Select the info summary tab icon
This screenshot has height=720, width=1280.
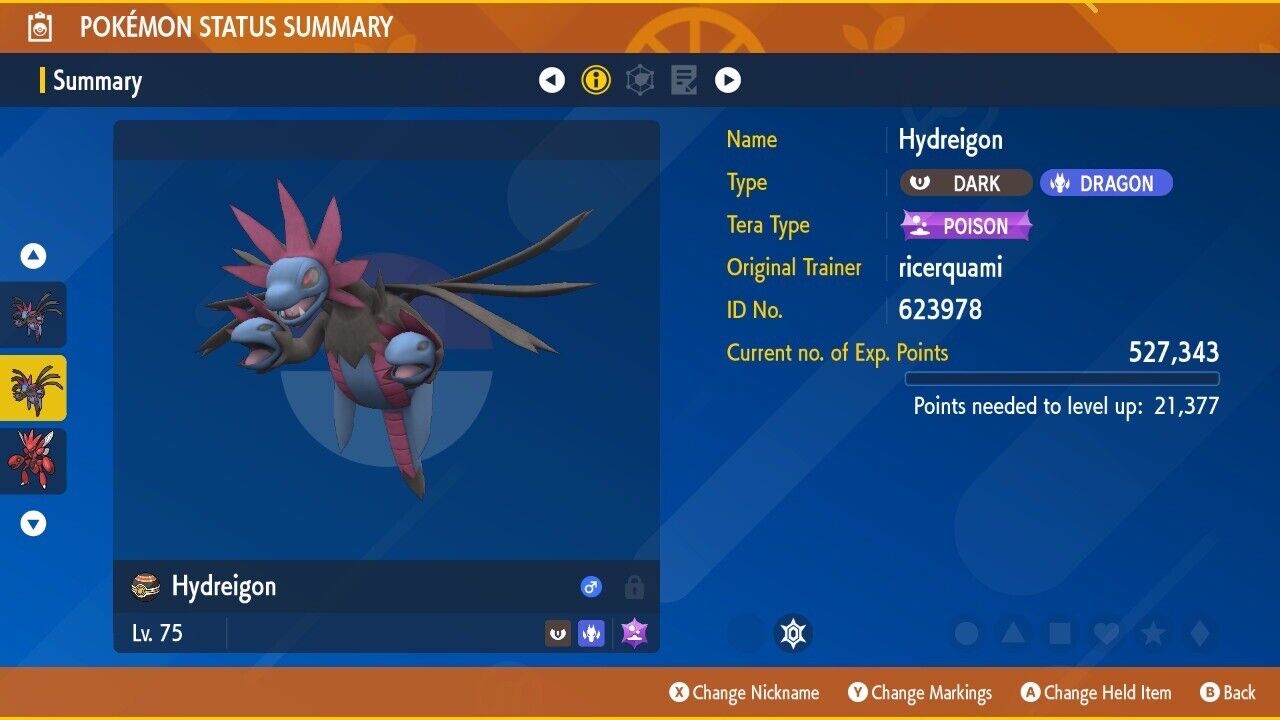pyautogui.click(x=596, y=80)
